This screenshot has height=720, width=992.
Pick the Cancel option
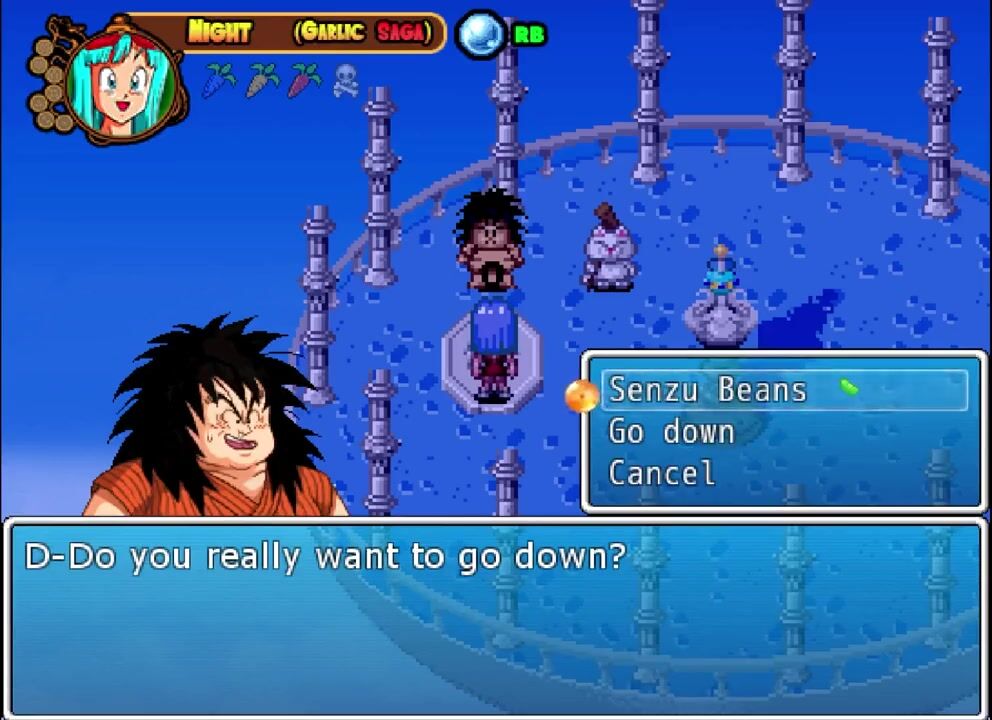[661, 473]
